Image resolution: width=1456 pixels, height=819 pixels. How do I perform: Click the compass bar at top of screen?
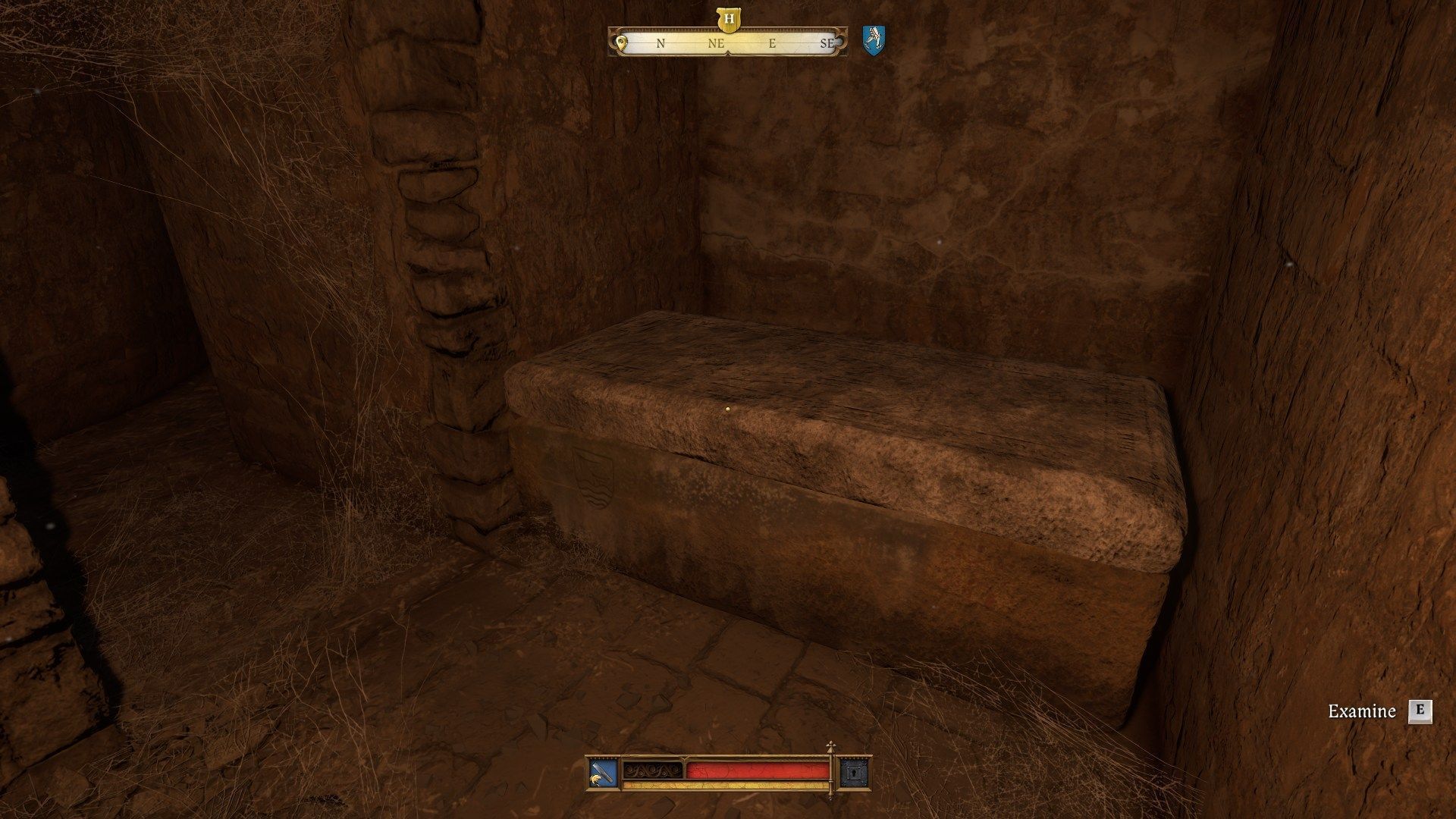point(728,43)
